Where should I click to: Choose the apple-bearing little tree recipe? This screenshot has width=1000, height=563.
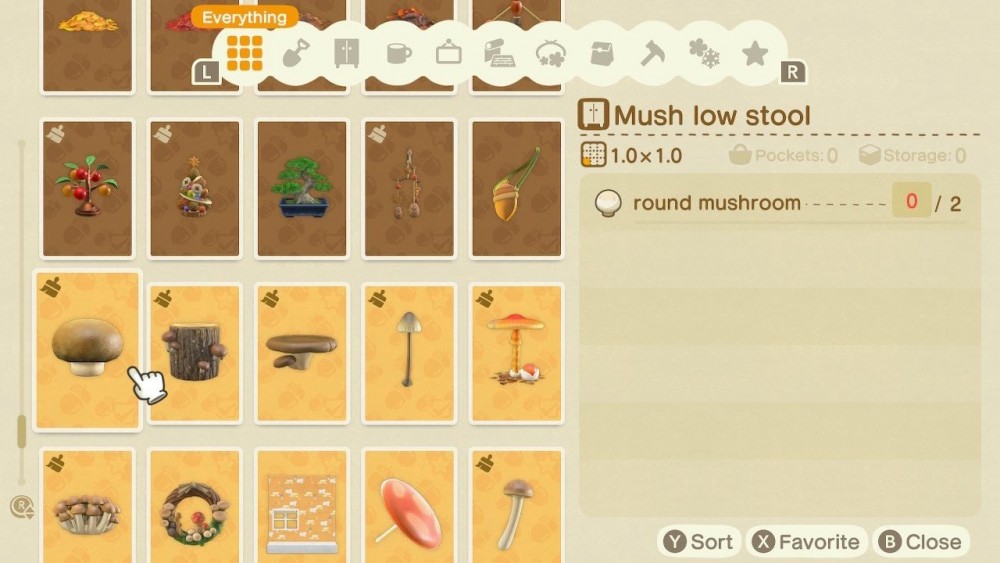point(87,188)
